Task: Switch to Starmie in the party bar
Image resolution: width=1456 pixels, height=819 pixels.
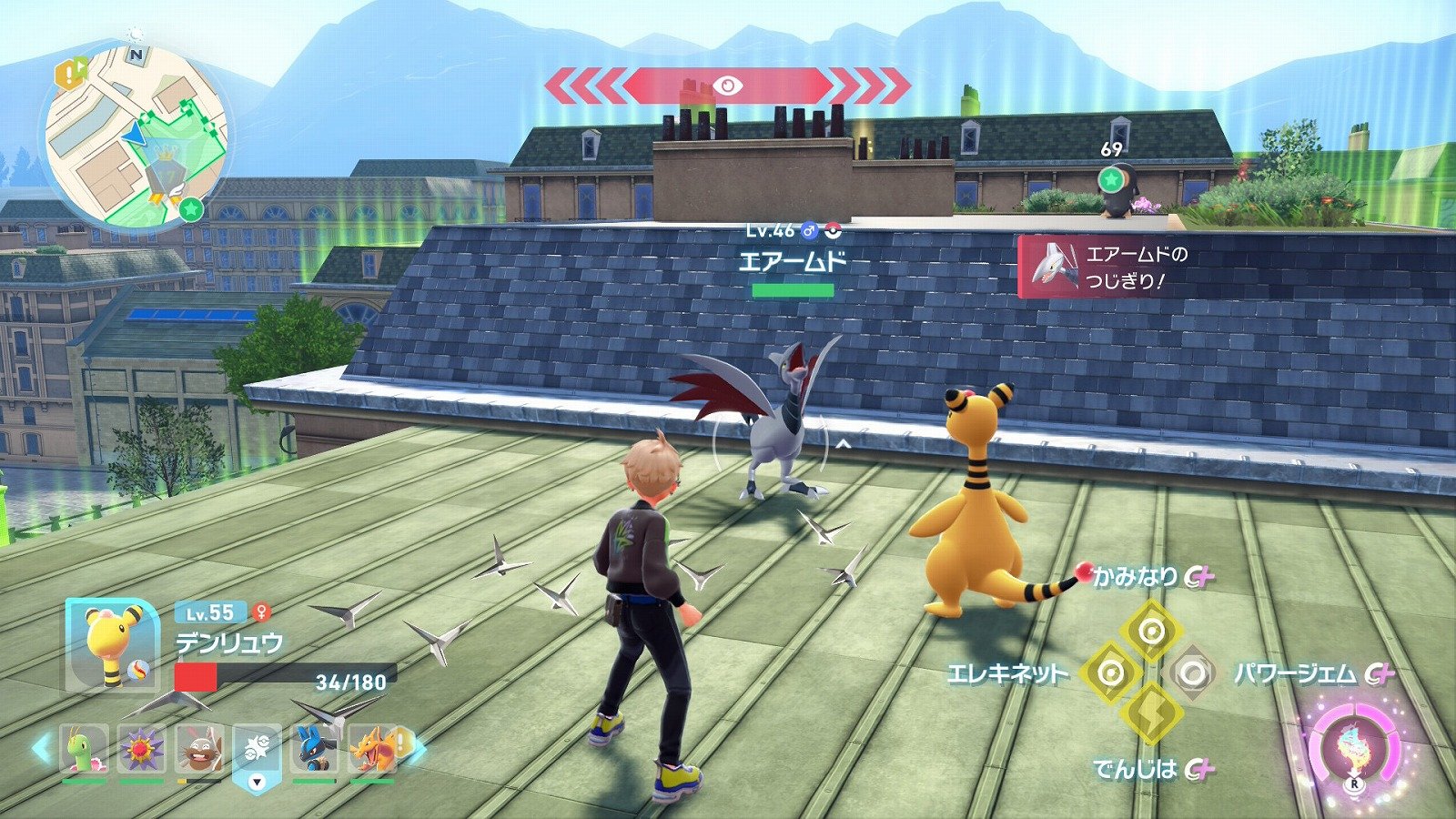Action: (142, 751)
